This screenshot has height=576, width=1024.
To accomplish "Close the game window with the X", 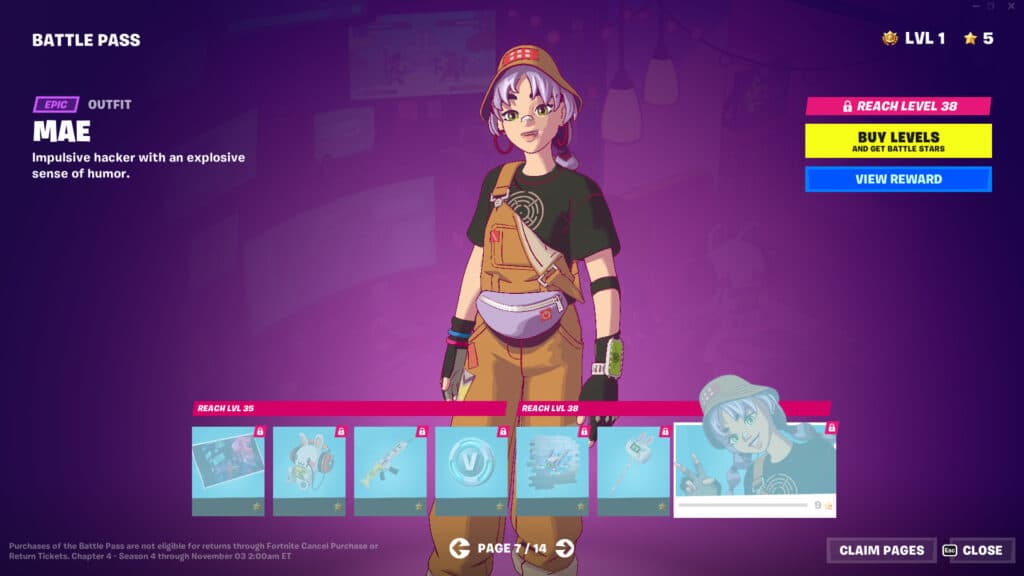I will pyautogui.click(x=1009, y=6).
